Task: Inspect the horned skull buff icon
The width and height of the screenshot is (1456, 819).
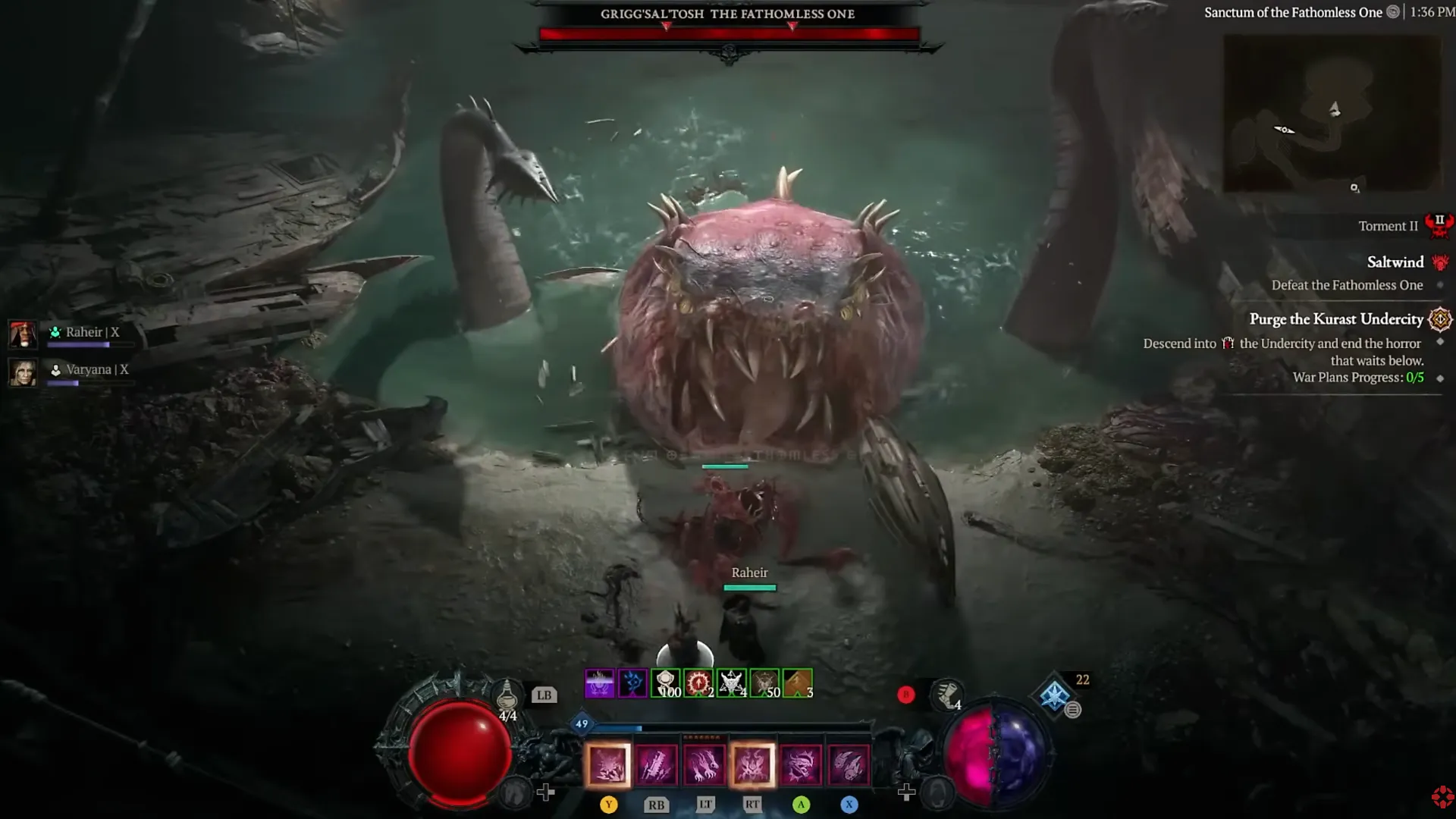Action: coord(732,683)
